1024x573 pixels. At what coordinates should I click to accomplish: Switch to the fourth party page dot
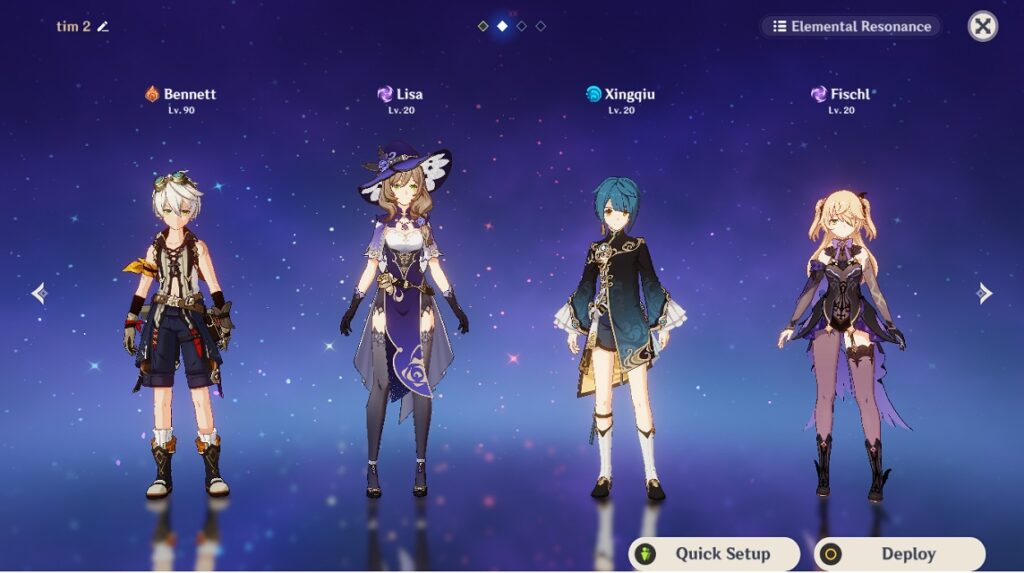click(x=540, y=26)
